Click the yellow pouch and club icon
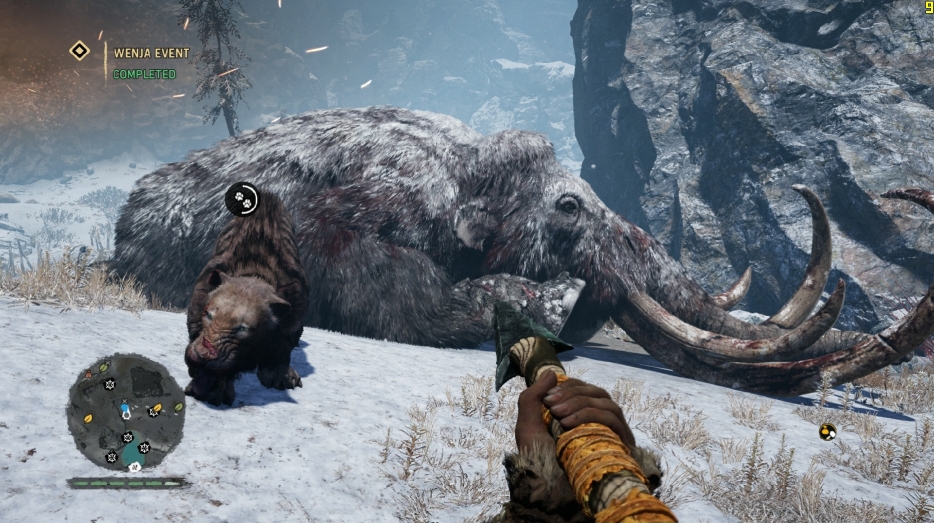The width and height of the screenshot is (934, 523). [x=827, y=432]
